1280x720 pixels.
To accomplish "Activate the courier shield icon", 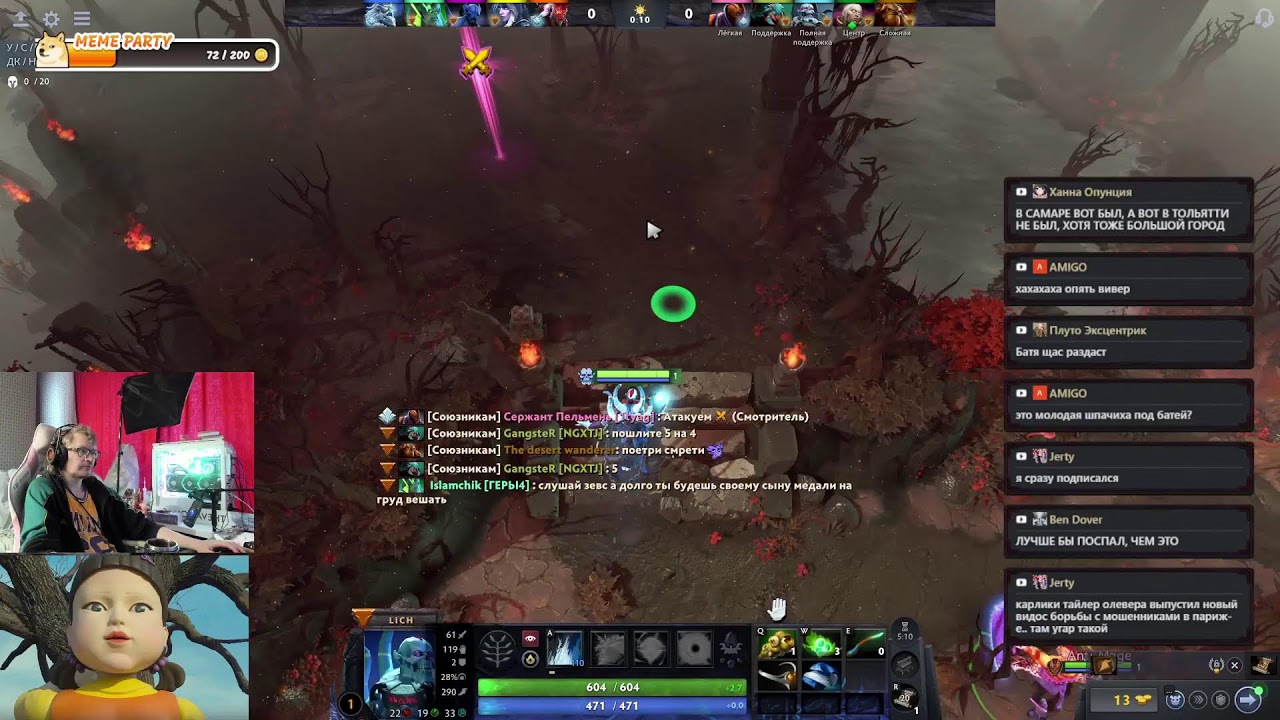I will 1221,699.
